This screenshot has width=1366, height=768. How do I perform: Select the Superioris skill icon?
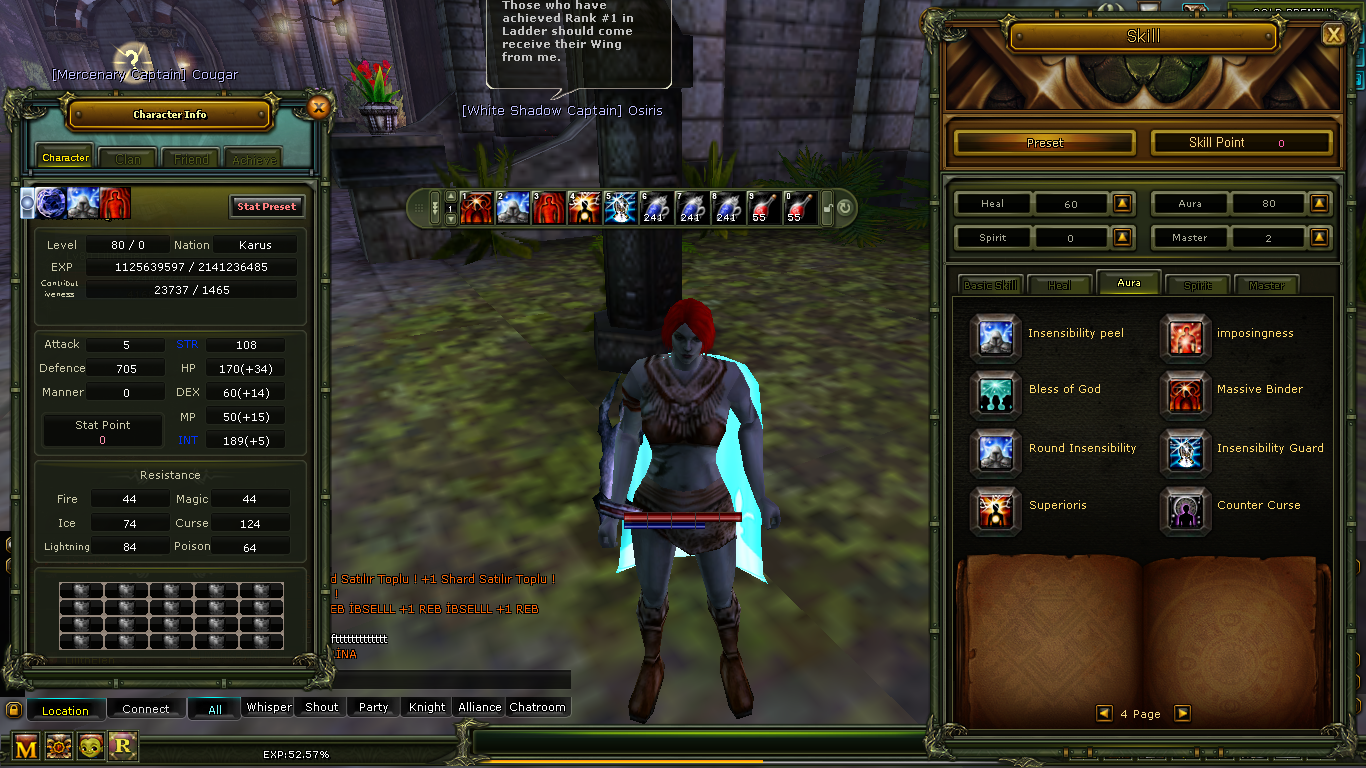(995, 511)
